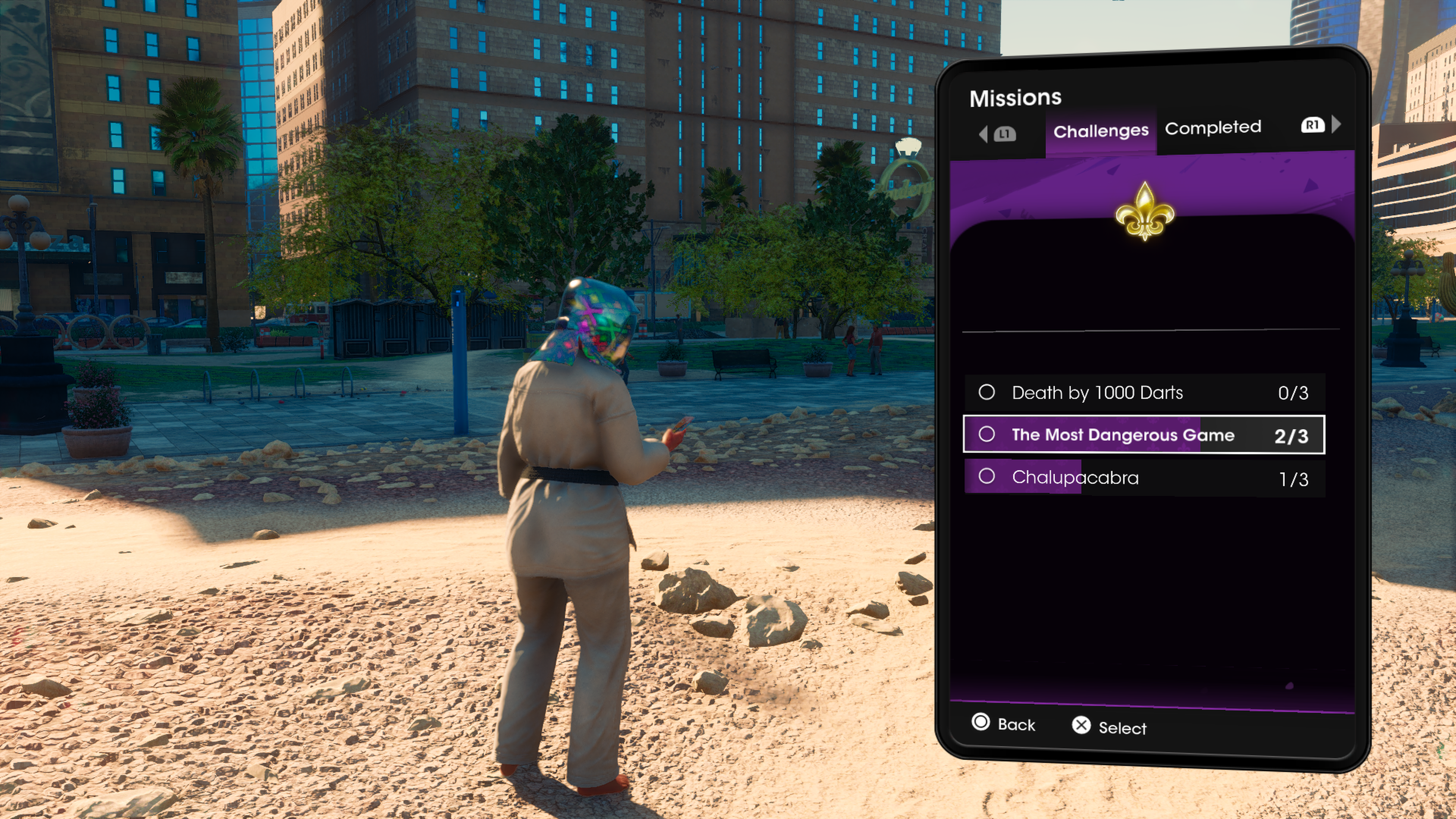Go to the next tab with right arrow
Viewport: 1456px width, 819px height.
(x=1336, y=124)
